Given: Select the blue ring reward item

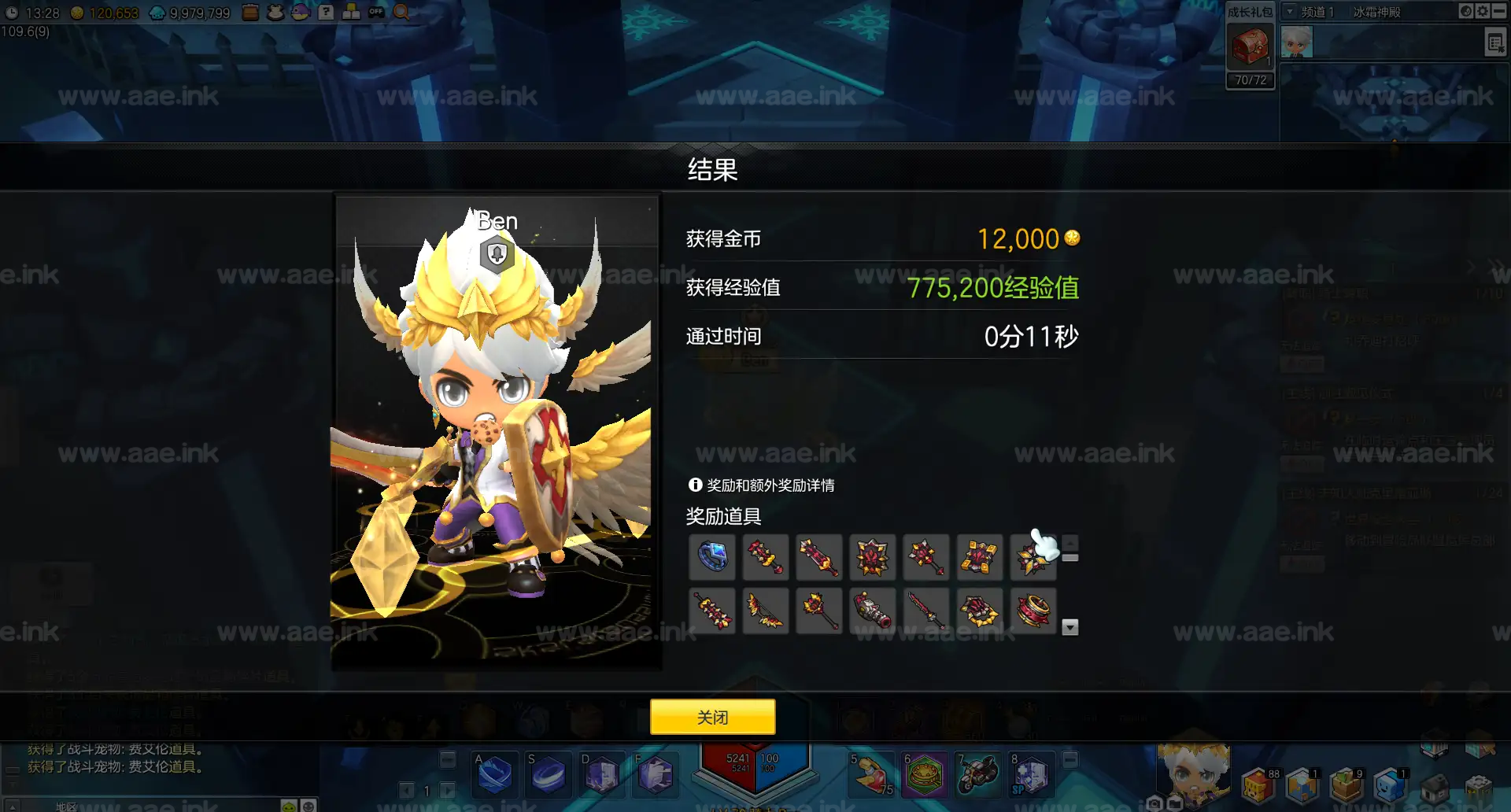Looking at the screenshot, I should click(712, 557).
